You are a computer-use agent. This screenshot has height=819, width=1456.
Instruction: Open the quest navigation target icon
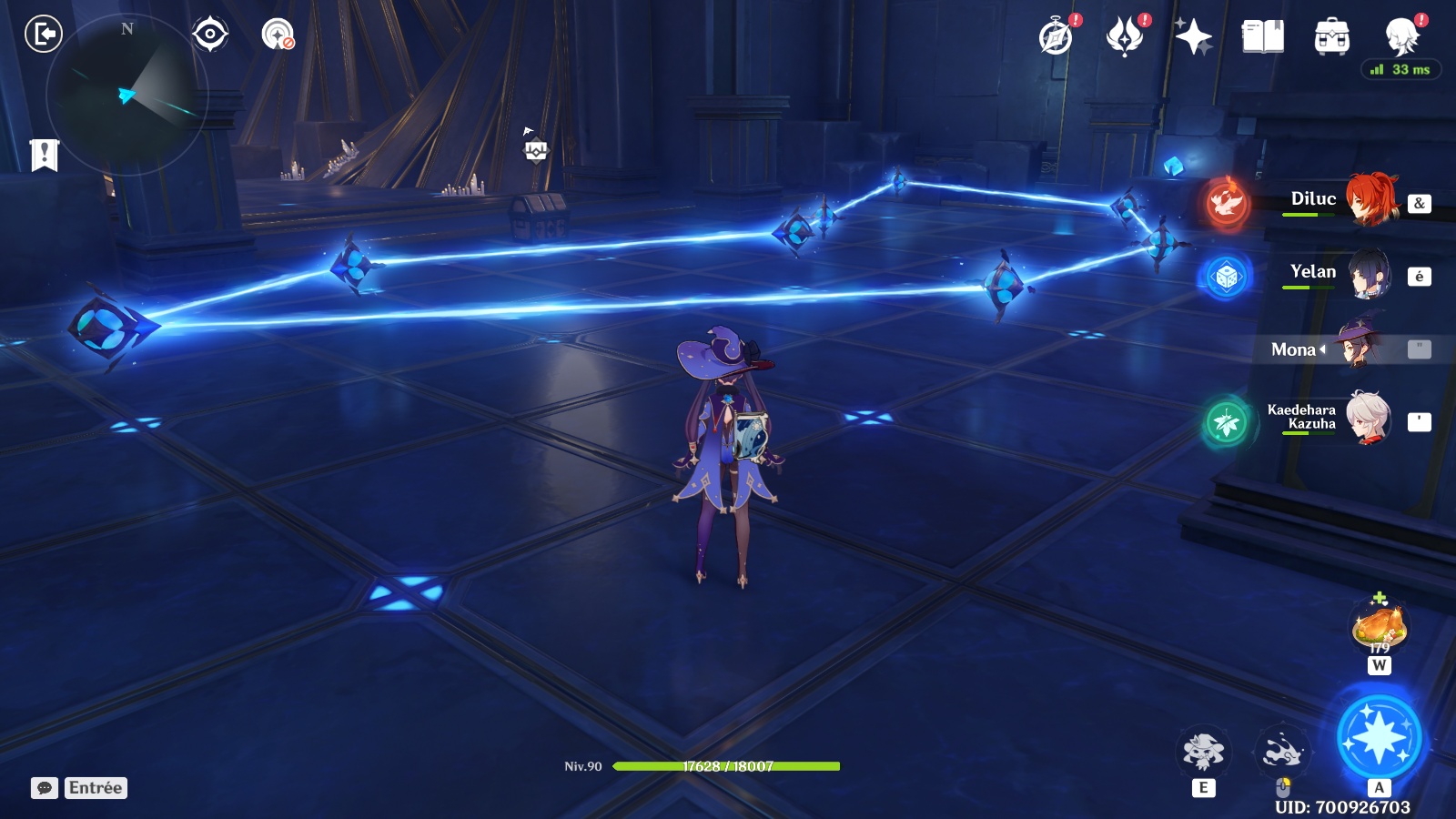[x=210, y=35]
